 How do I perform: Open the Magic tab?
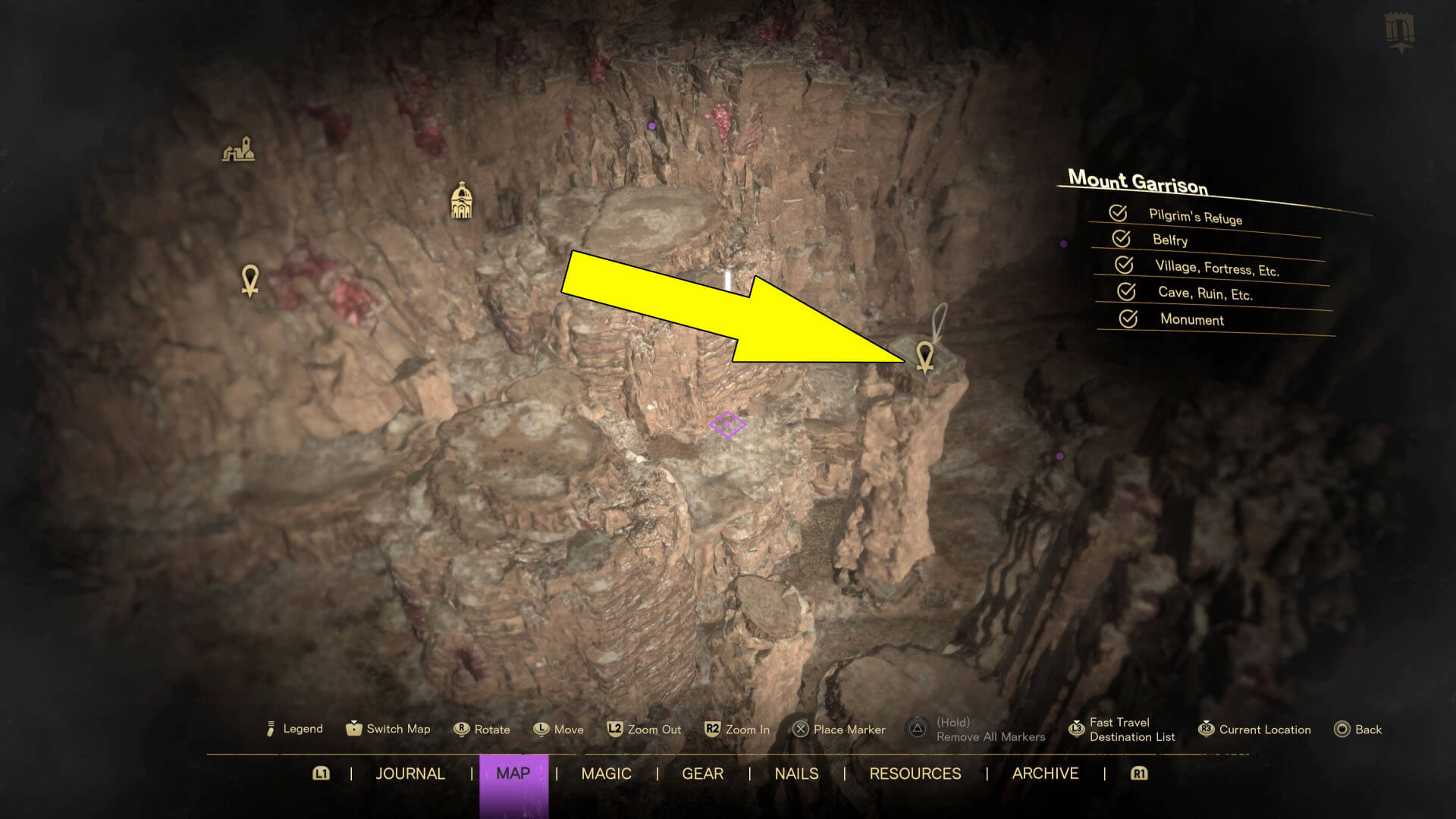606,773
